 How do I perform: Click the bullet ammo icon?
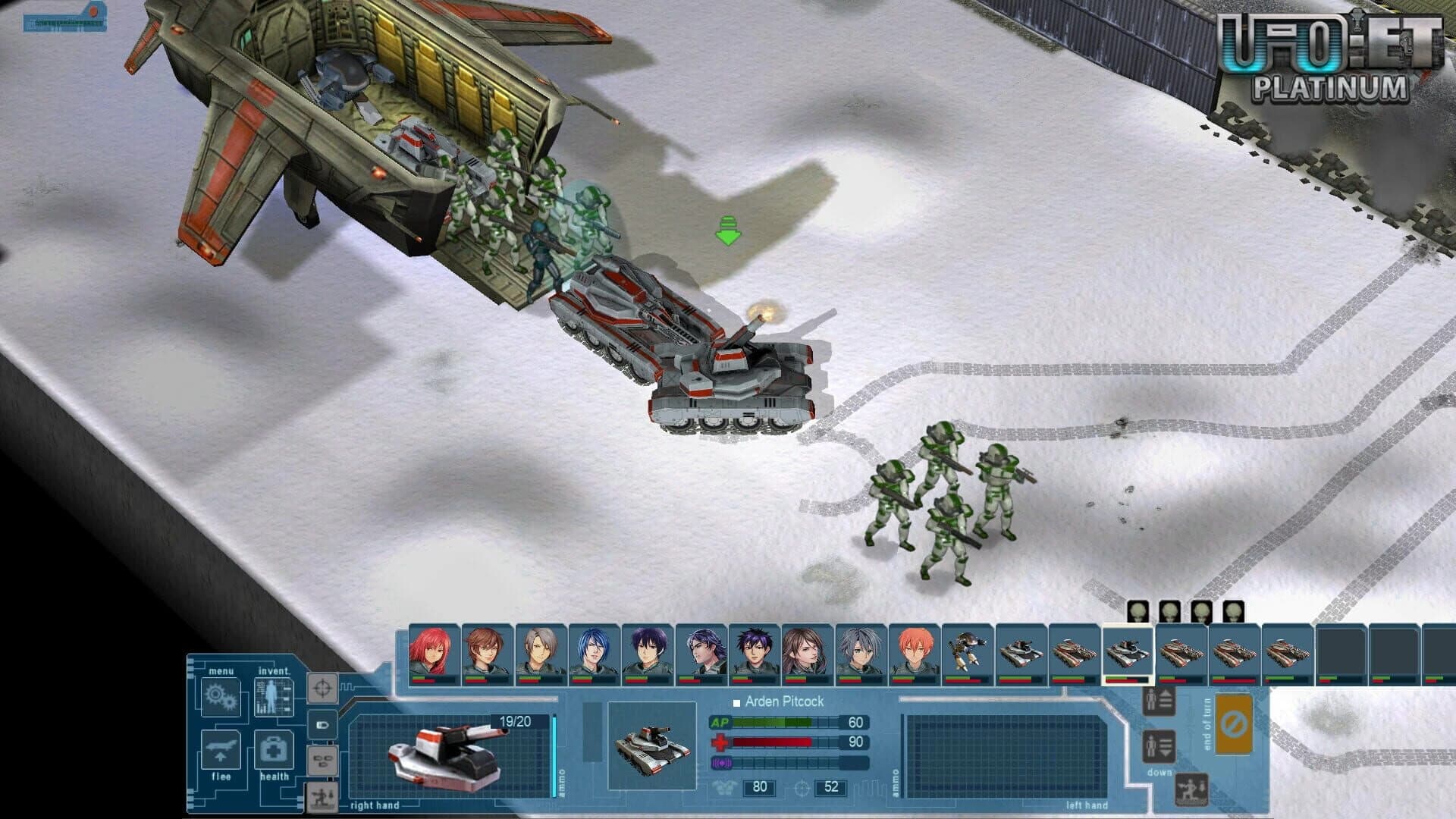[x=323, y=726]
